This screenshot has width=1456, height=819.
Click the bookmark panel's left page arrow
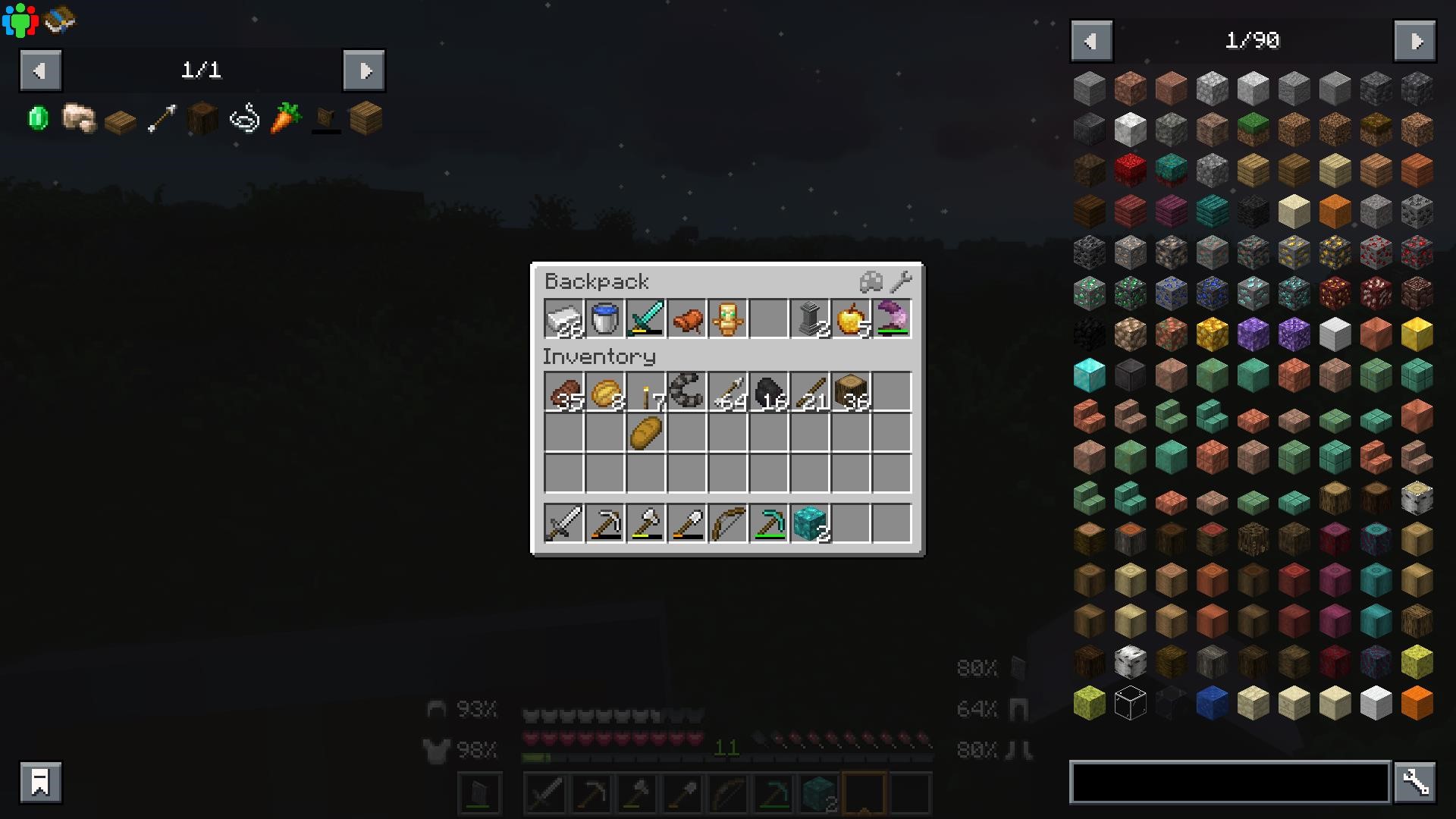tap(40, 71)
